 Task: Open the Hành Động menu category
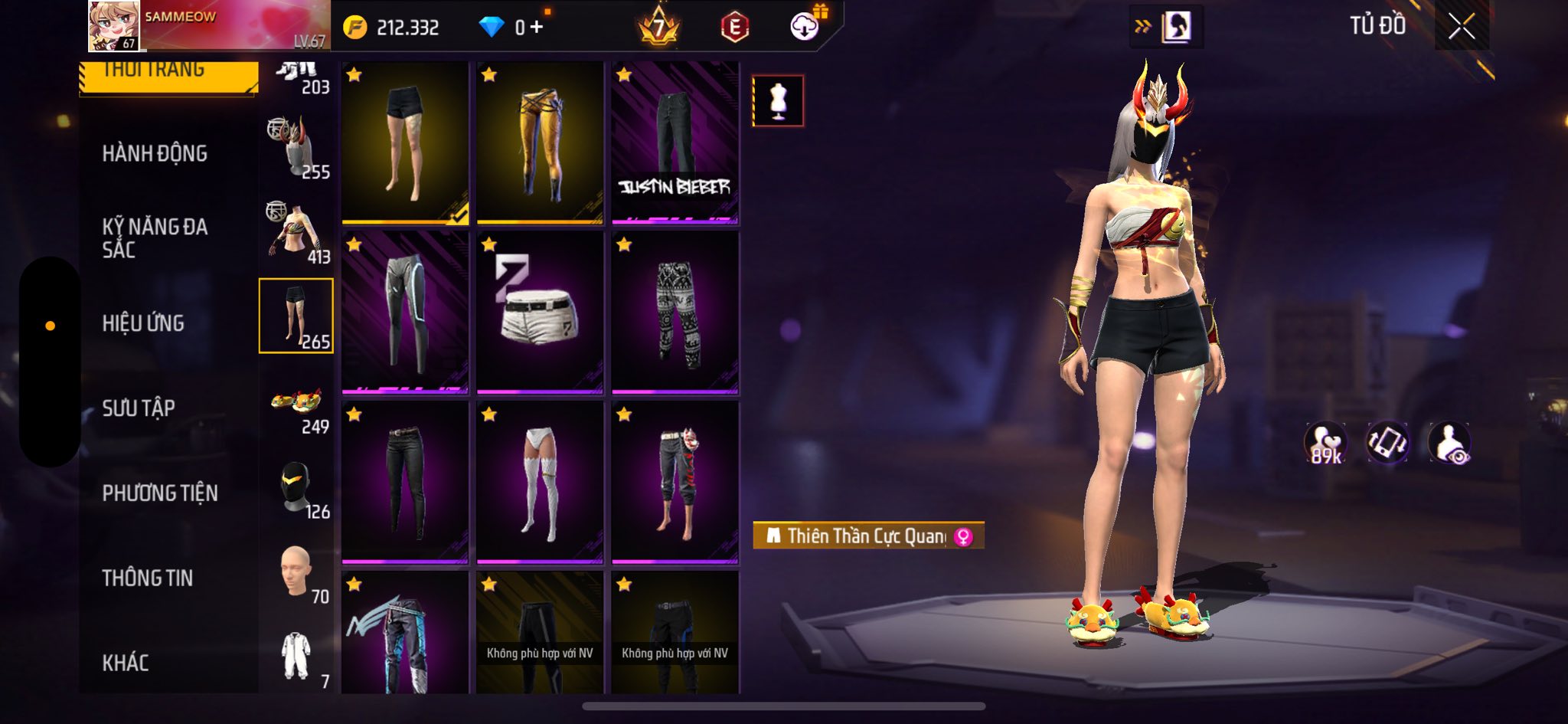click(x=155, y=153)
